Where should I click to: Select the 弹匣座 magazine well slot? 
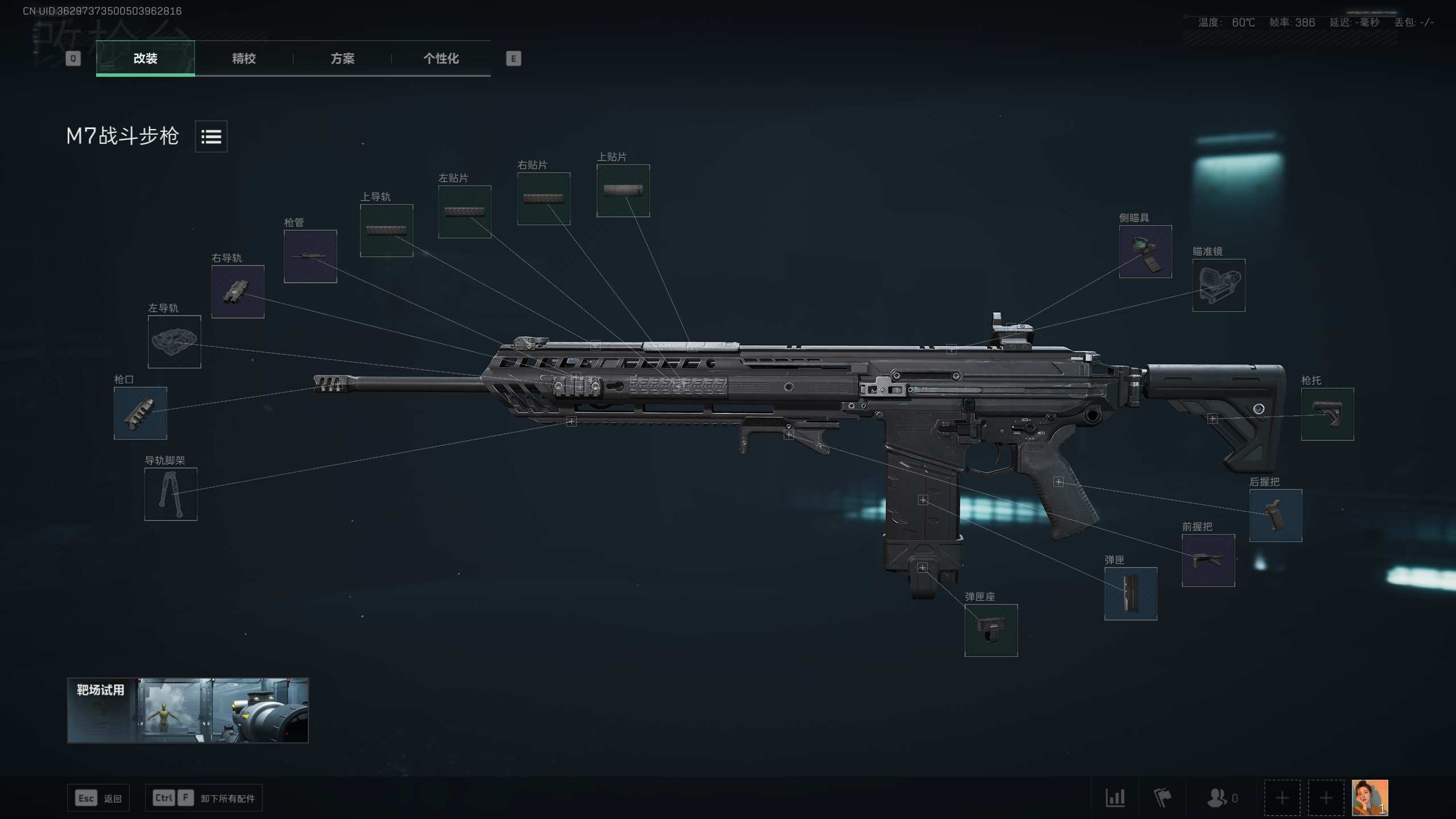coord(991,630)
